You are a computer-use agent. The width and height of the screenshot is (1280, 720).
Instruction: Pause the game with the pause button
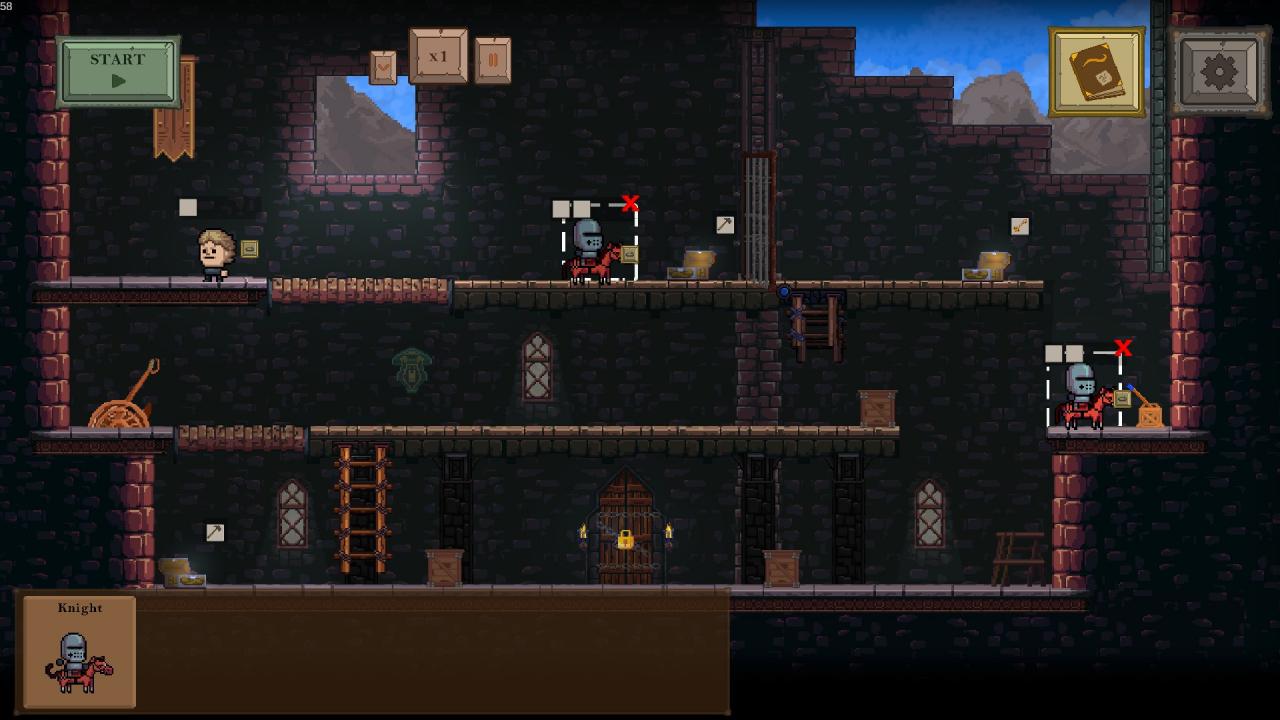tap(493, 61)
